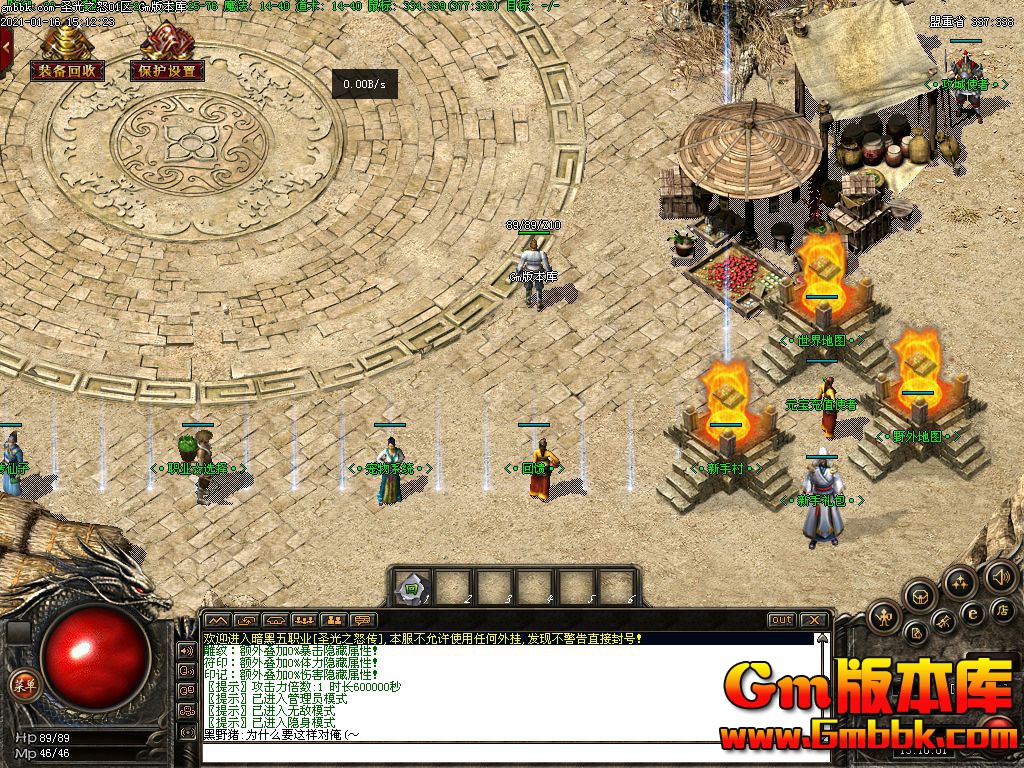This screenshot has height=768, width=1024.
Task: Open the crossed-swords round icon
Action: click(x=943, y=623)
